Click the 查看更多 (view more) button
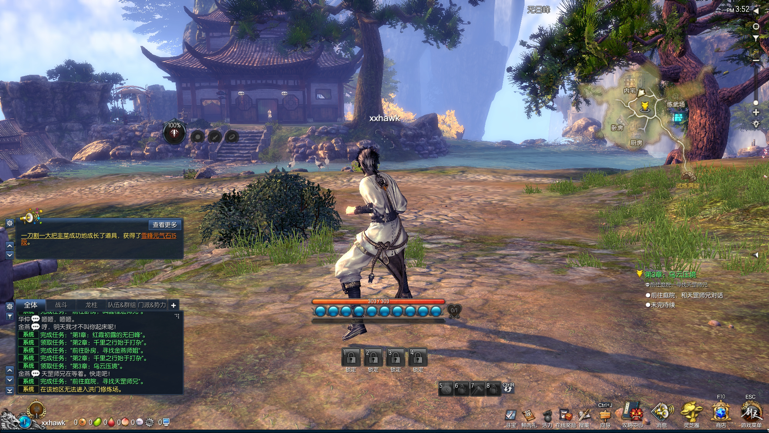The image size is (769, 433). pyautogui.click(x=164, y=225)
